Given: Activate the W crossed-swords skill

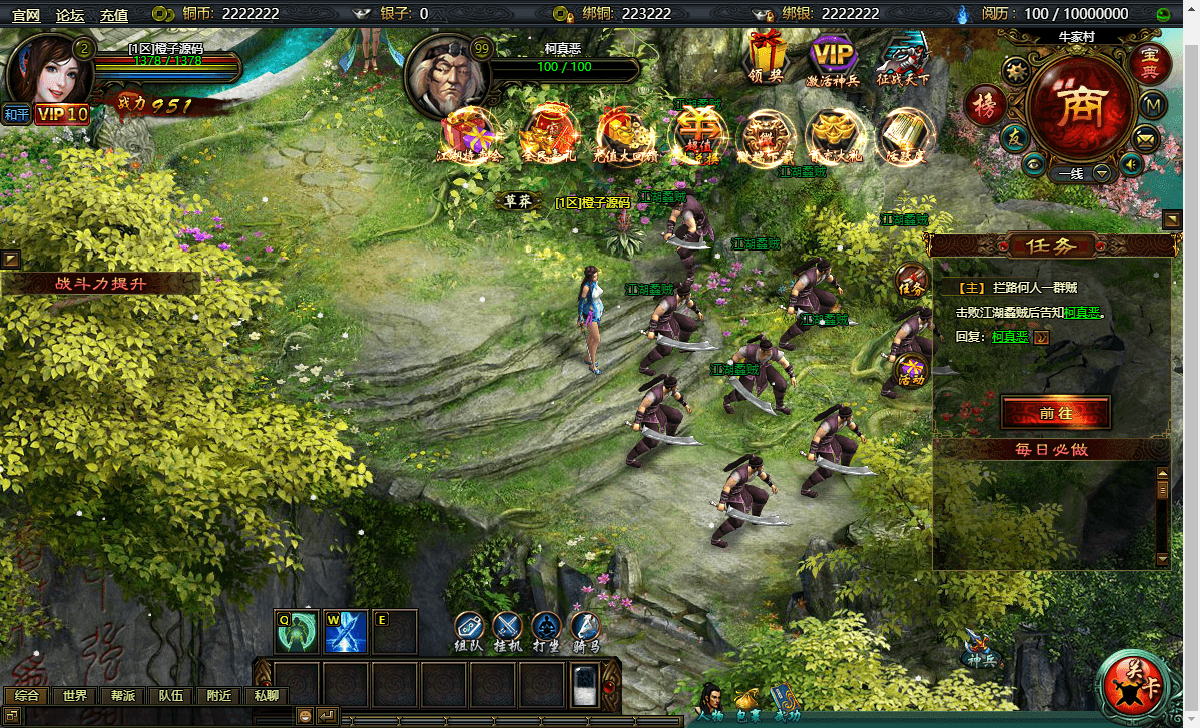Looking at the screenshot, I should click(x=346, y=631).
